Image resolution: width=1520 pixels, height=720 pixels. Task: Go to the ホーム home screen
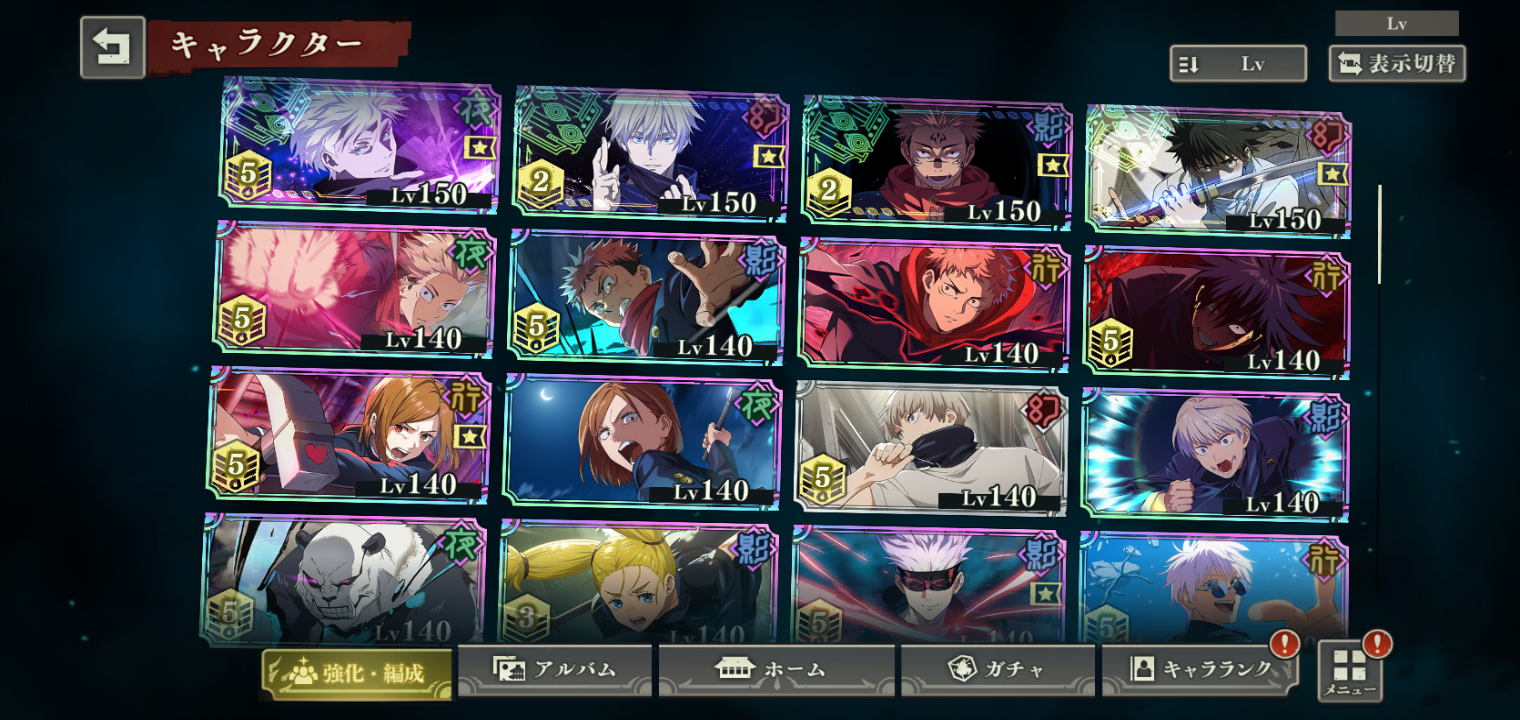pos(776,670)
